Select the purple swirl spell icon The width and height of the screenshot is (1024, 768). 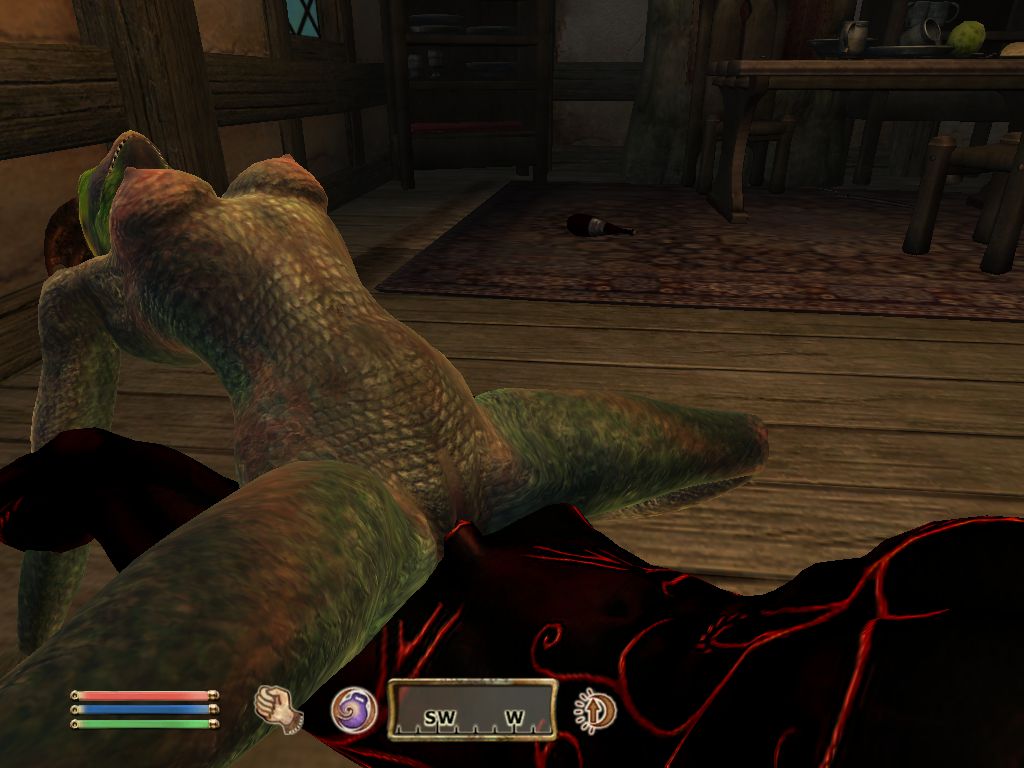click(354, 711)
